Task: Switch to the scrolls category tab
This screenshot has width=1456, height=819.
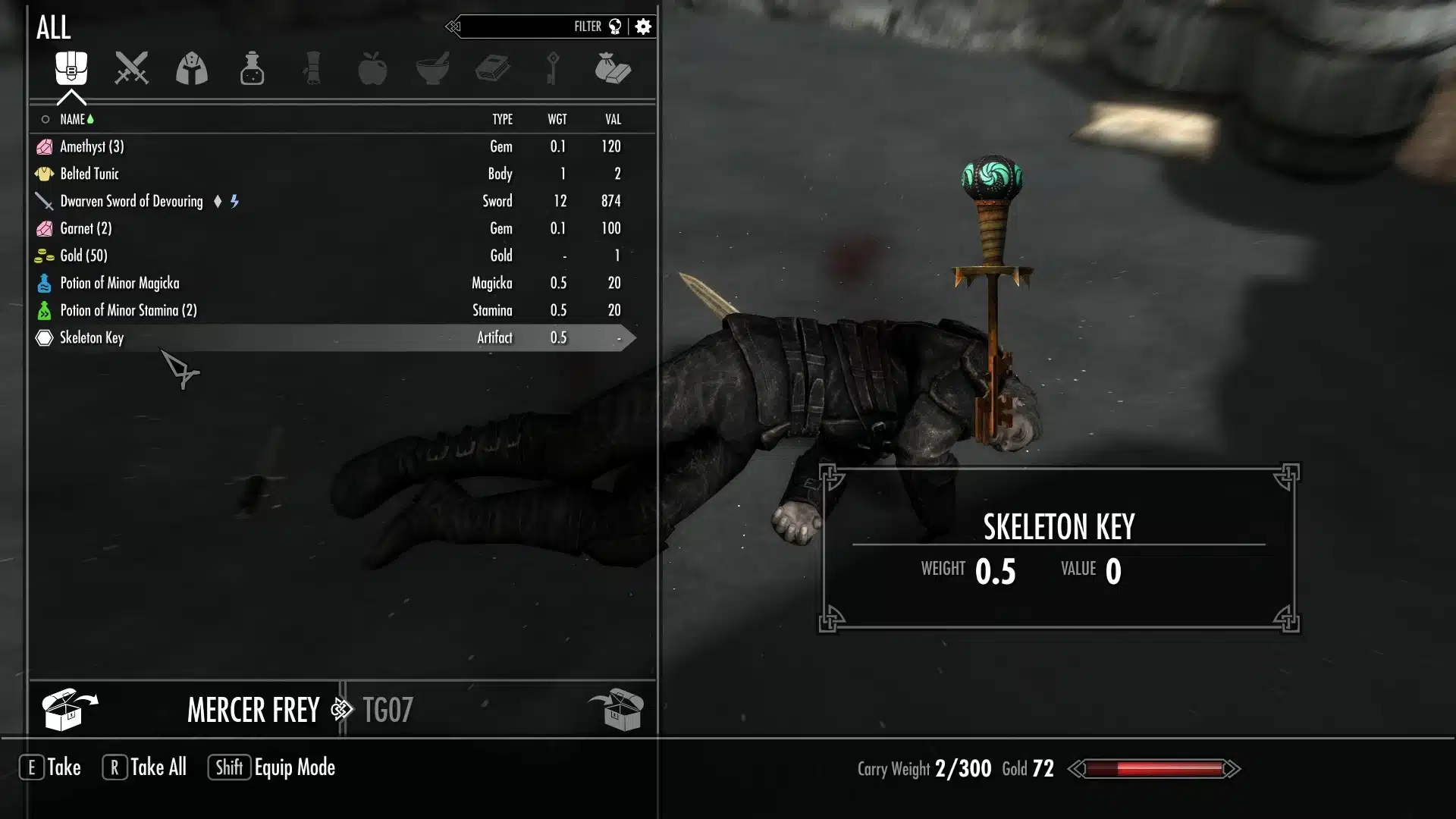Action: (312, 68)
